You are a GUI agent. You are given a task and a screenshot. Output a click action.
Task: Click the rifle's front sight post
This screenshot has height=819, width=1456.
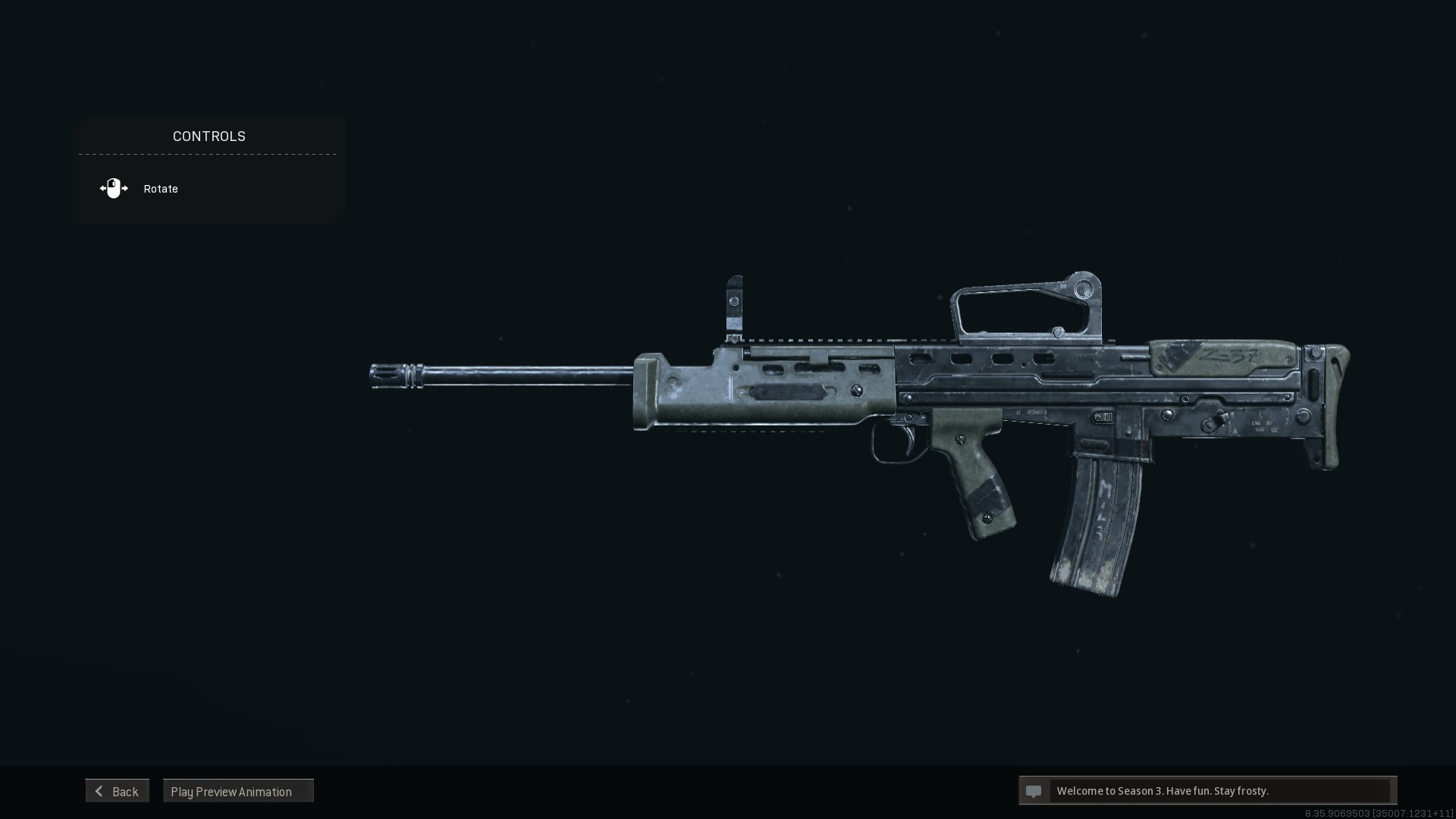point(733,303)
